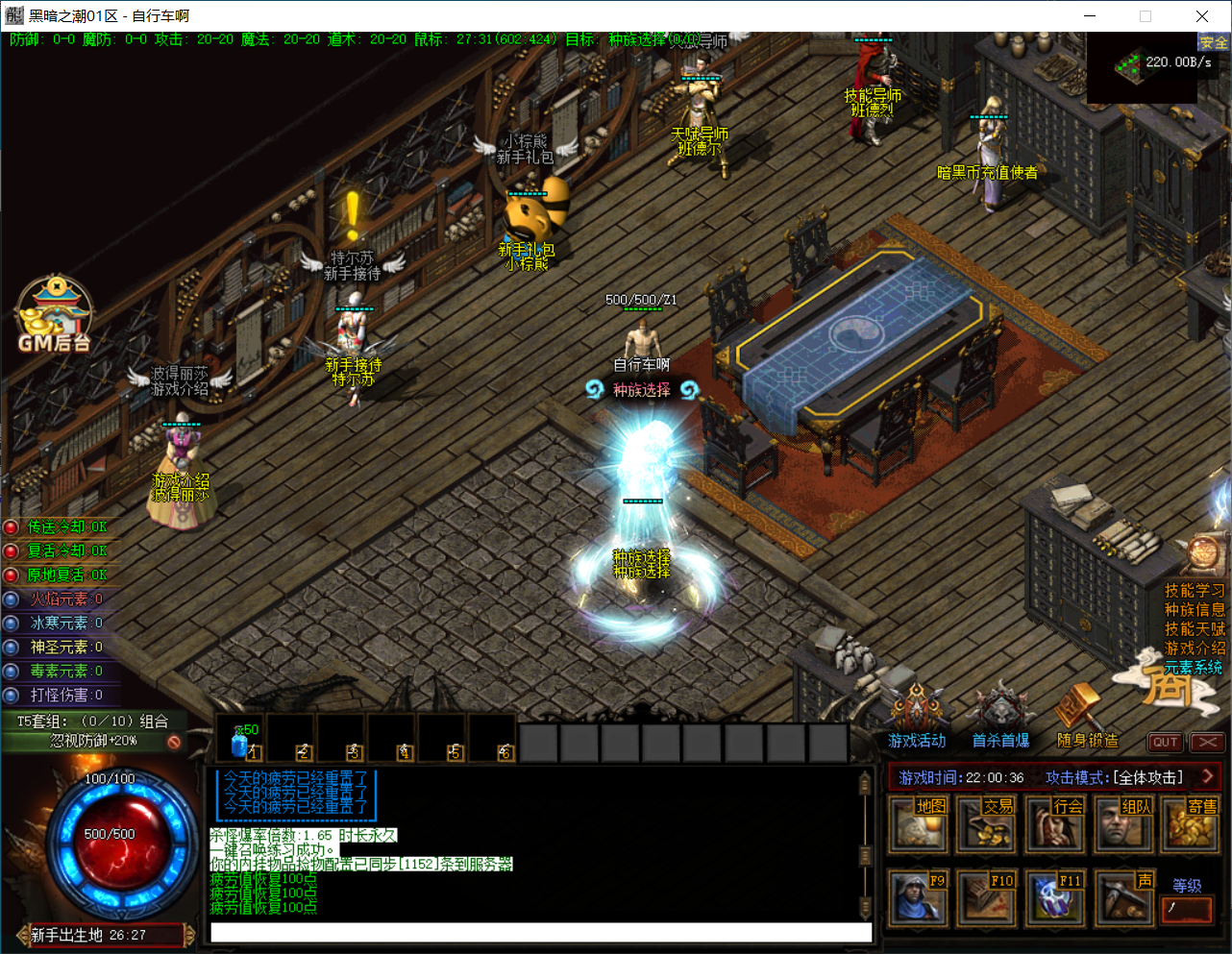Screen dimensions: 1232x954
Task: Open 首杀首爆 first-kill icon
Action: tap(1000, 717)
